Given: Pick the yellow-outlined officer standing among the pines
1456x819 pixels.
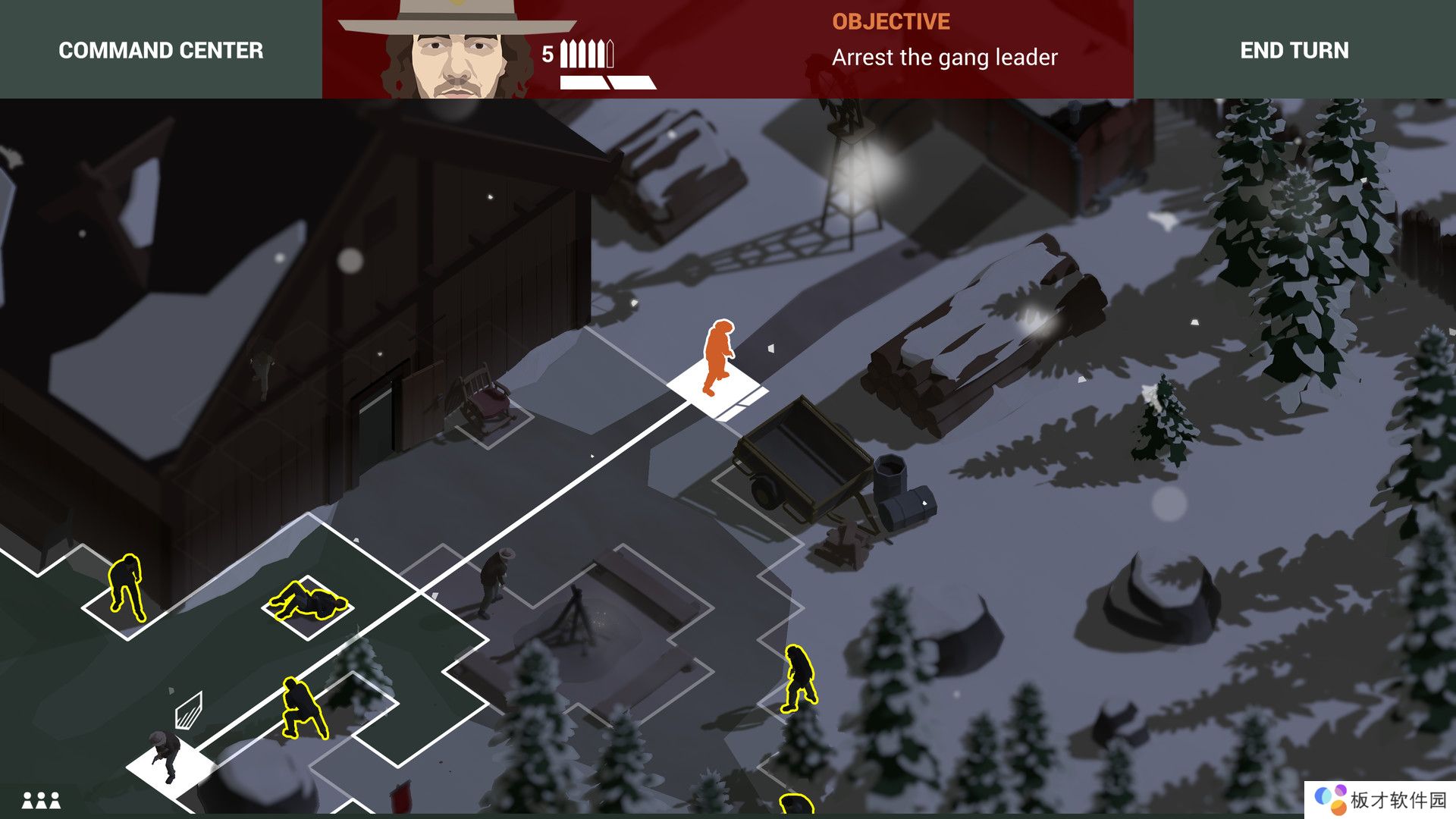Looking at the screenshot, I should pyautogui.click(x=799, y=678).
